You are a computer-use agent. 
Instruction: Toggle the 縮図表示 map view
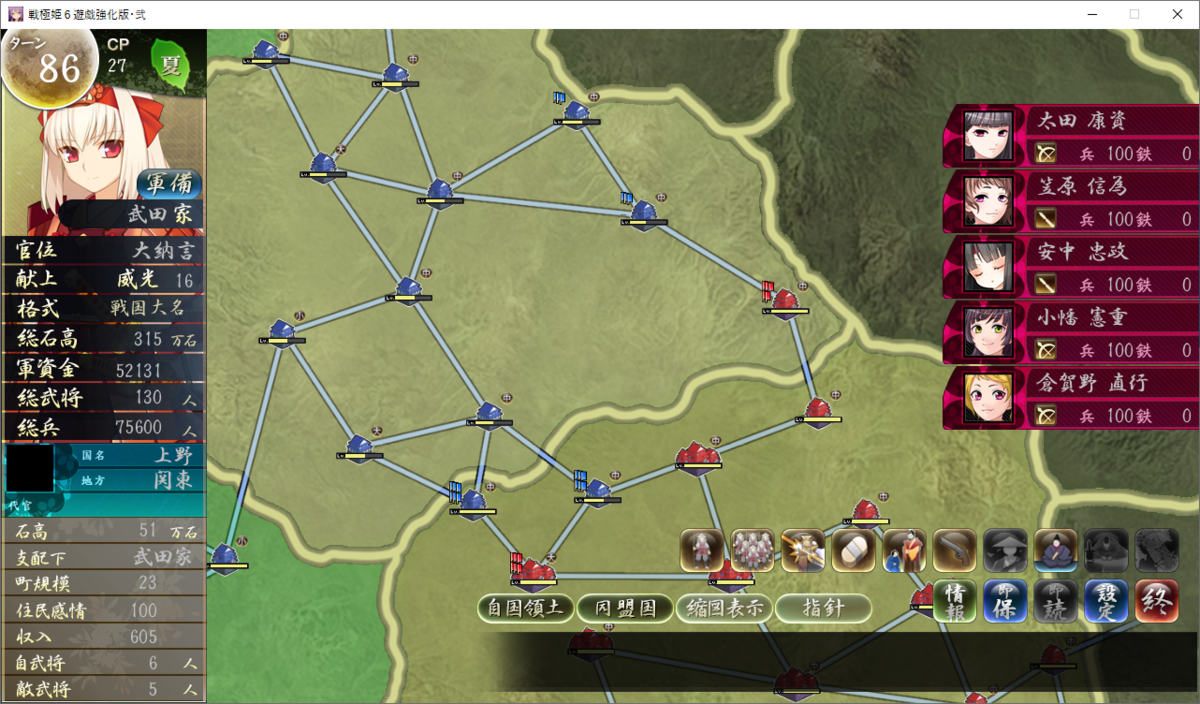(x=724, y=607)
